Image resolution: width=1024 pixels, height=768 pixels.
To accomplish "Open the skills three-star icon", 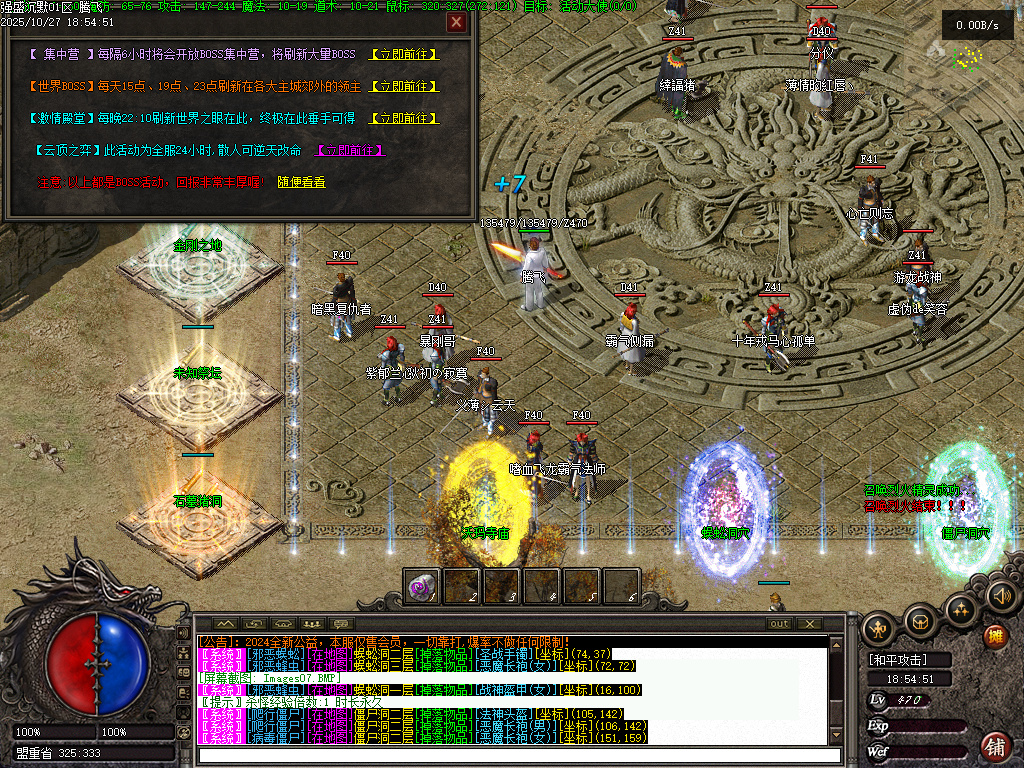I will coord(961,609).
